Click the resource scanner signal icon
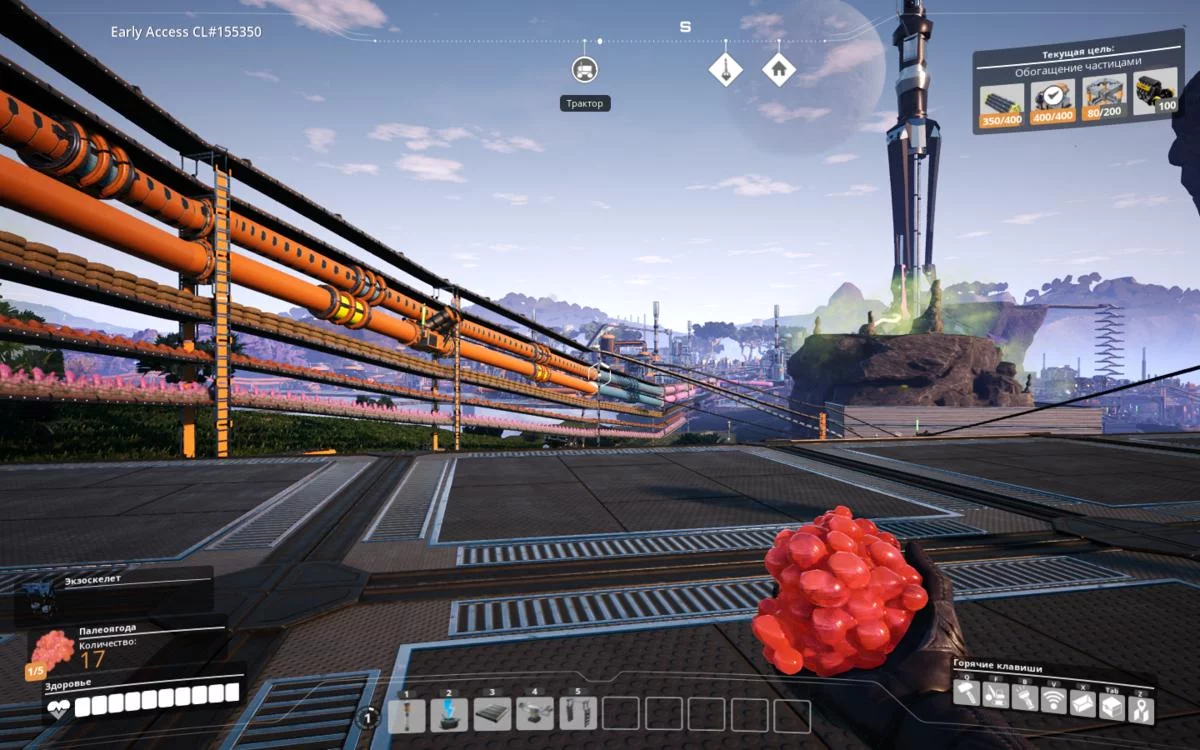Viewport: 1200px width, 750px height. (1054, 700)
